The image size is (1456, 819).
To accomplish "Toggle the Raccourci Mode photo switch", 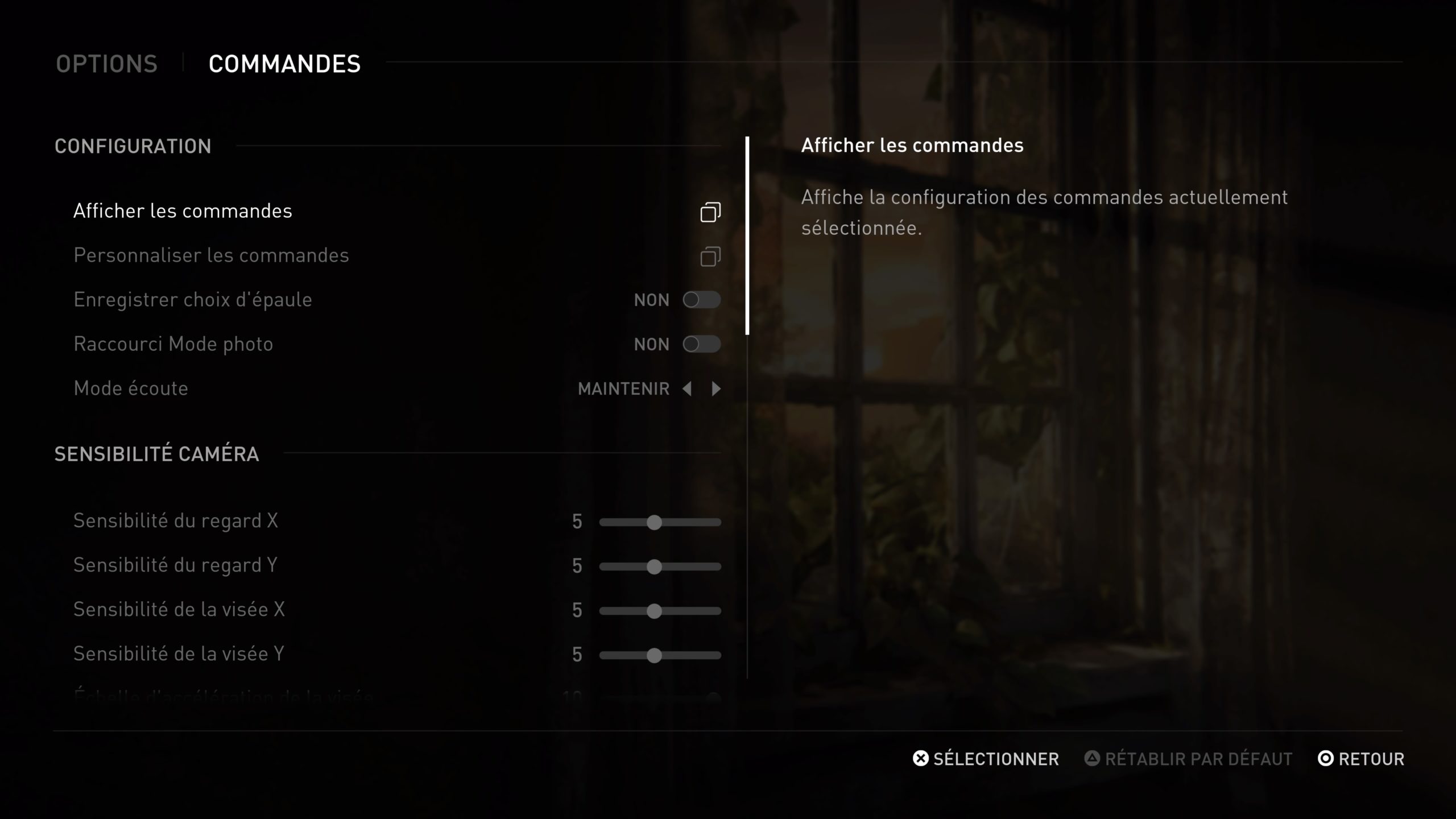I will pyautogui.click(x=701, y=344).
